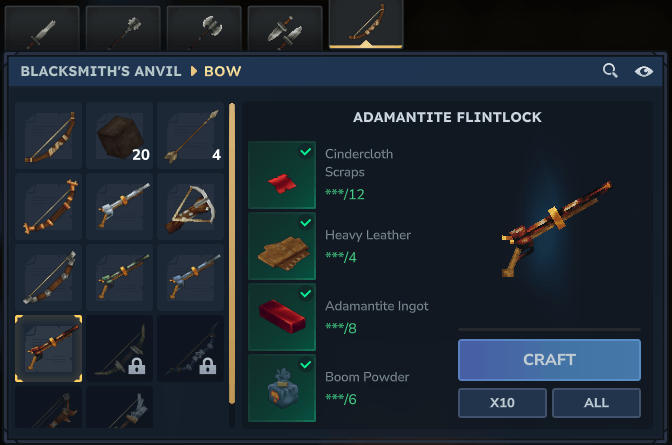Select the highlighted Adamantite Flintlock recipe
The height and width of the screenshot is (445, 672).
(x=49, y=349)
